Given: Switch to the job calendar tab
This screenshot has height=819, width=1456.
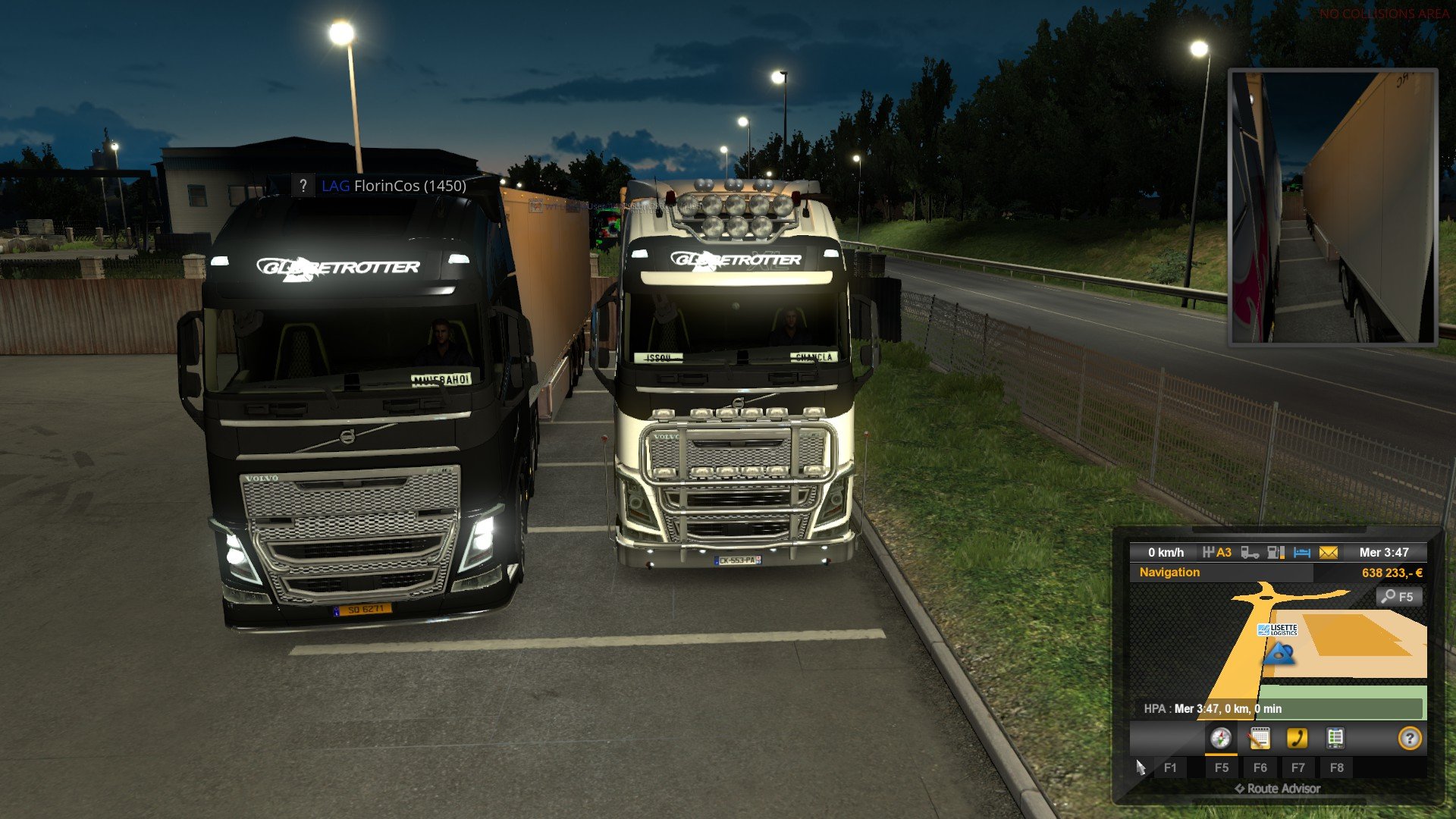Looking at the screenshot, I should point(1260,739).
